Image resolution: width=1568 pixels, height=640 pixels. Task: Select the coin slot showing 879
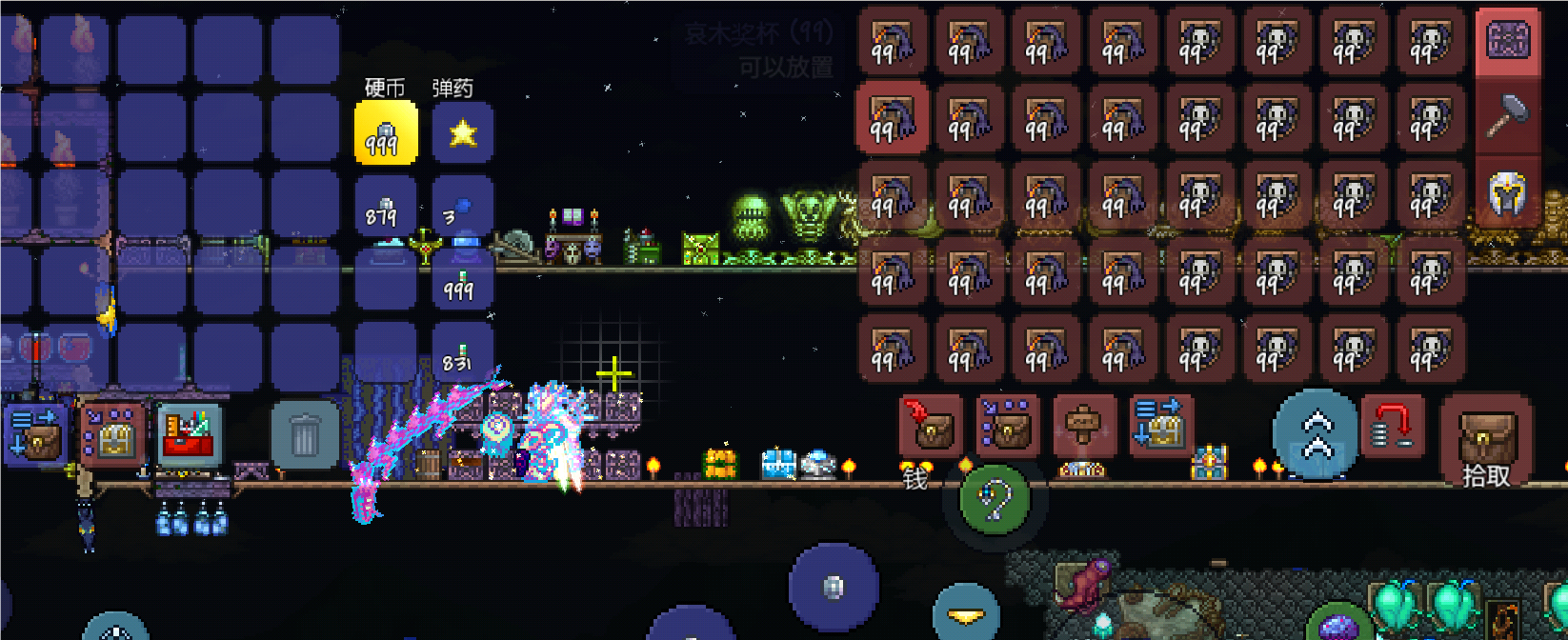click(x=385, y=210)
